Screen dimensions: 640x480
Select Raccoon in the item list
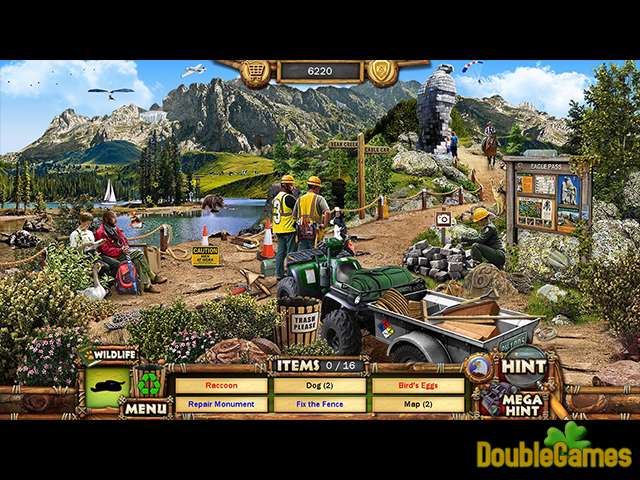(222, 385)
